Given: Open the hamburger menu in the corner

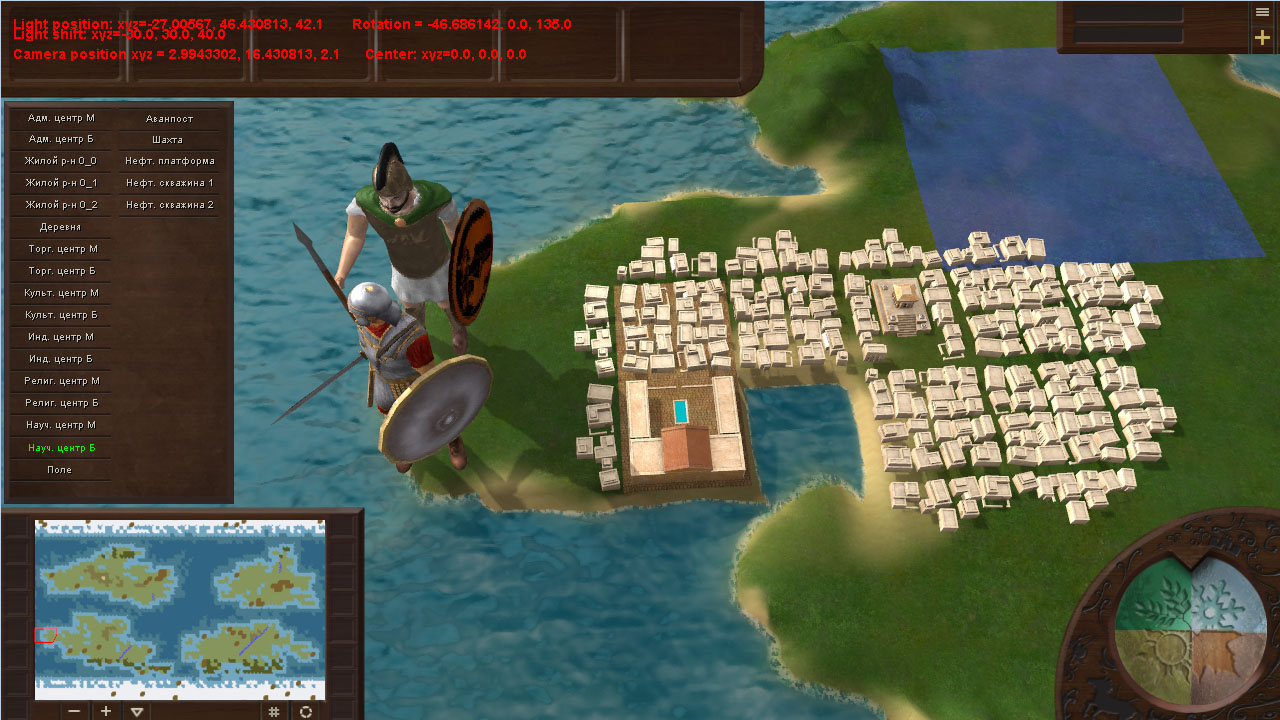Looking at the screenshot, I should point(1263,12).
